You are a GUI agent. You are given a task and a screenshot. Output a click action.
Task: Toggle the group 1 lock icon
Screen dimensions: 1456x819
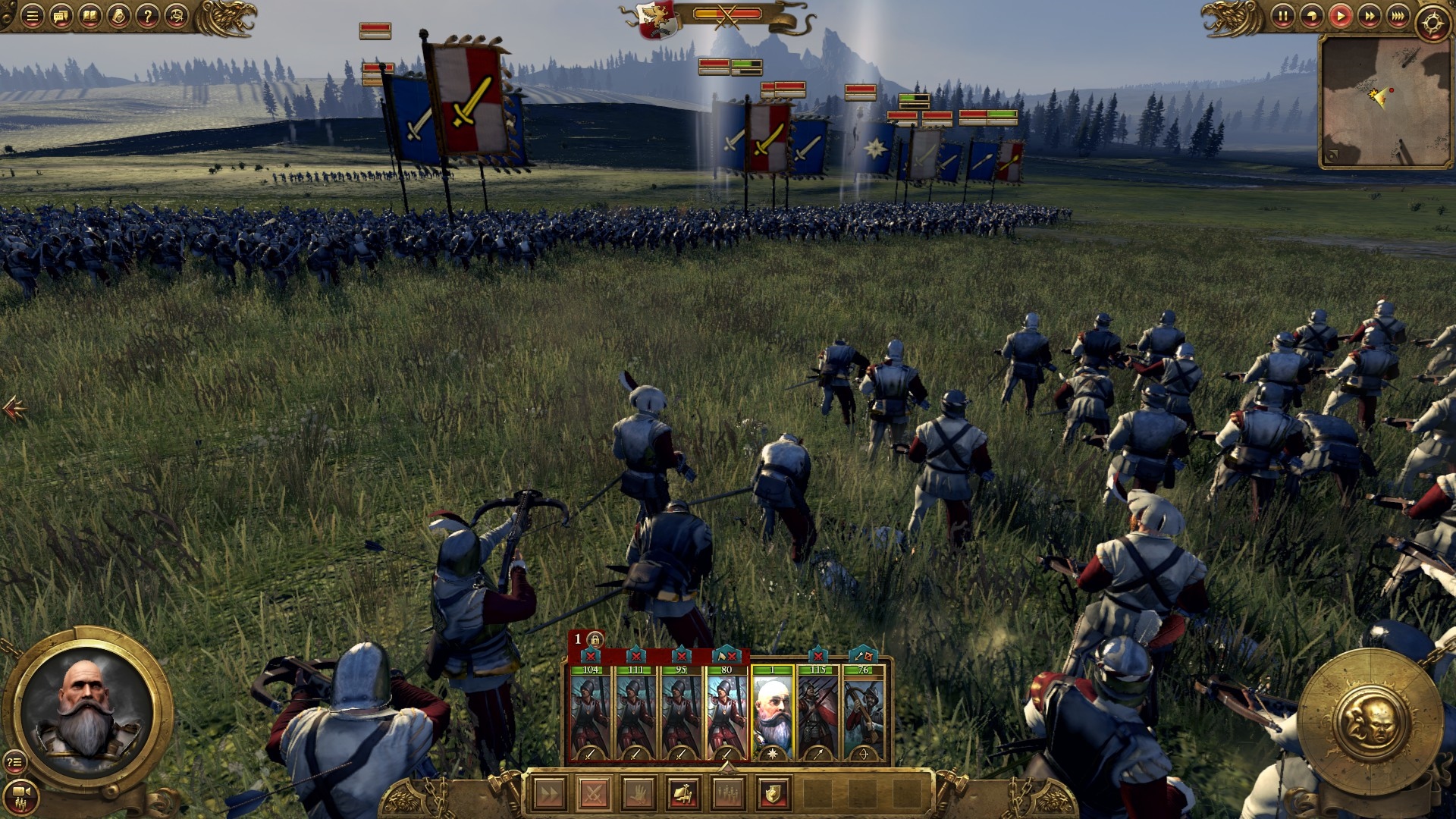click(595, 639)
